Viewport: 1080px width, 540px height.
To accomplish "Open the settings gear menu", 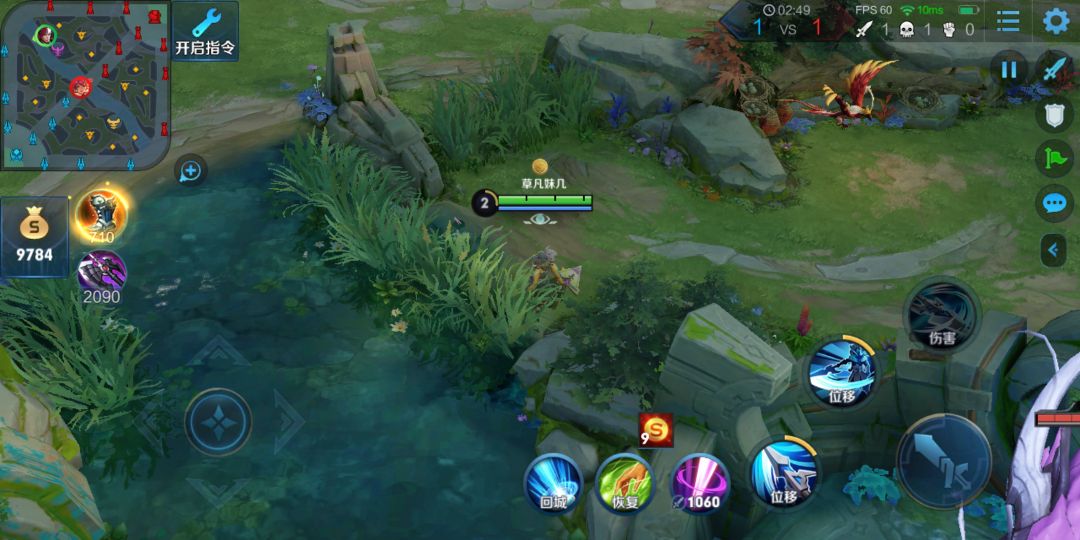I will click(1056, 21).
